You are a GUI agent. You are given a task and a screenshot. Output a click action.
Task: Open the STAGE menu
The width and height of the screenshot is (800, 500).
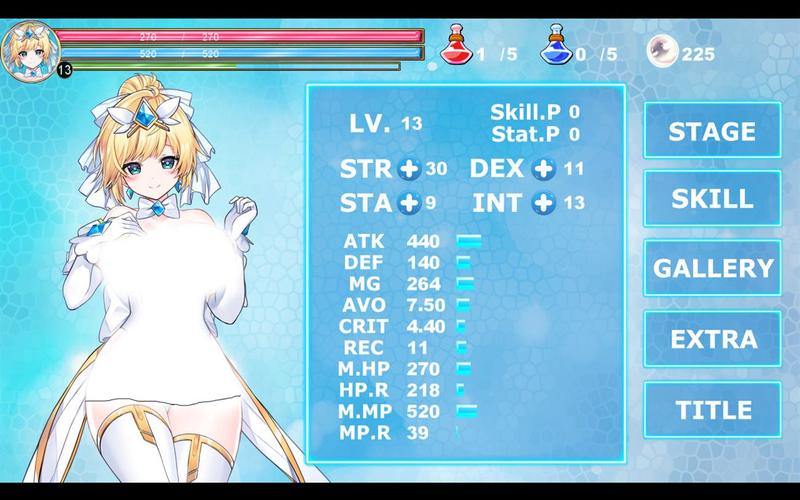coord(711,130)
